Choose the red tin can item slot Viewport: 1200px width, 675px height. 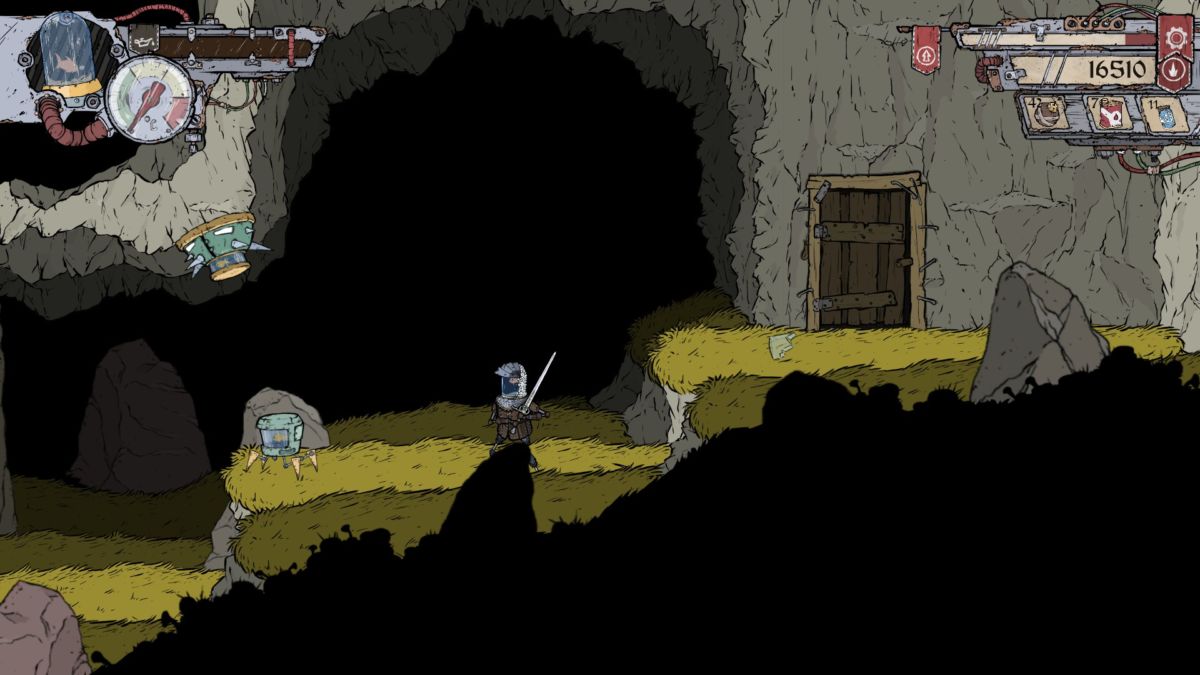click(x=1108, y=113)
